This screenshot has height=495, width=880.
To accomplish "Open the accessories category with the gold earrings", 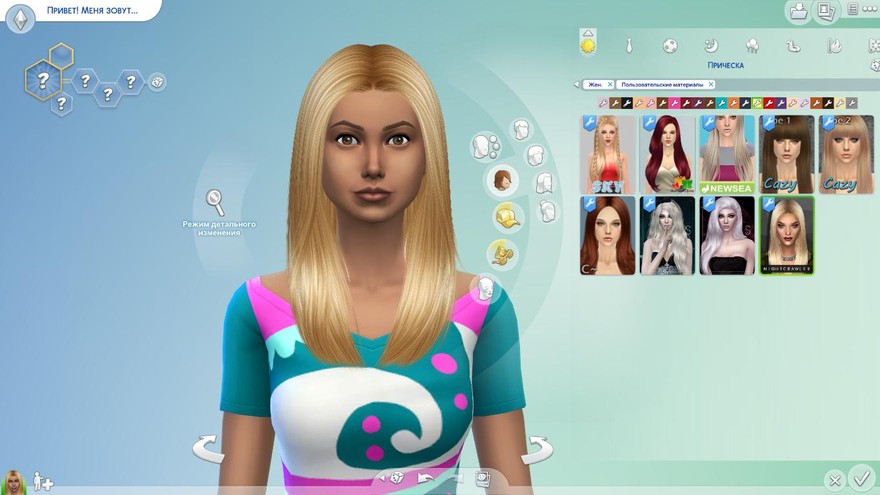I will [x=500, y=253].
